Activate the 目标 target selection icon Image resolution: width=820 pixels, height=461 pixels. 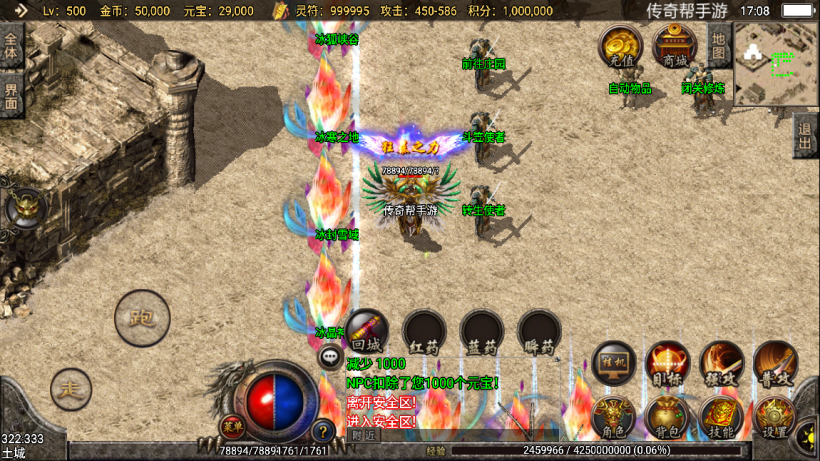click(668, 364)
